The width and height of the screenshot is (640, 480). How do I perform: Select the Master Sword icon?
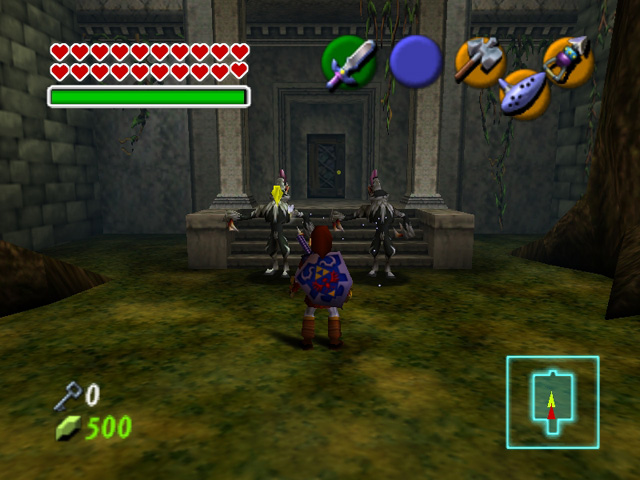click(x=349, y=63)
